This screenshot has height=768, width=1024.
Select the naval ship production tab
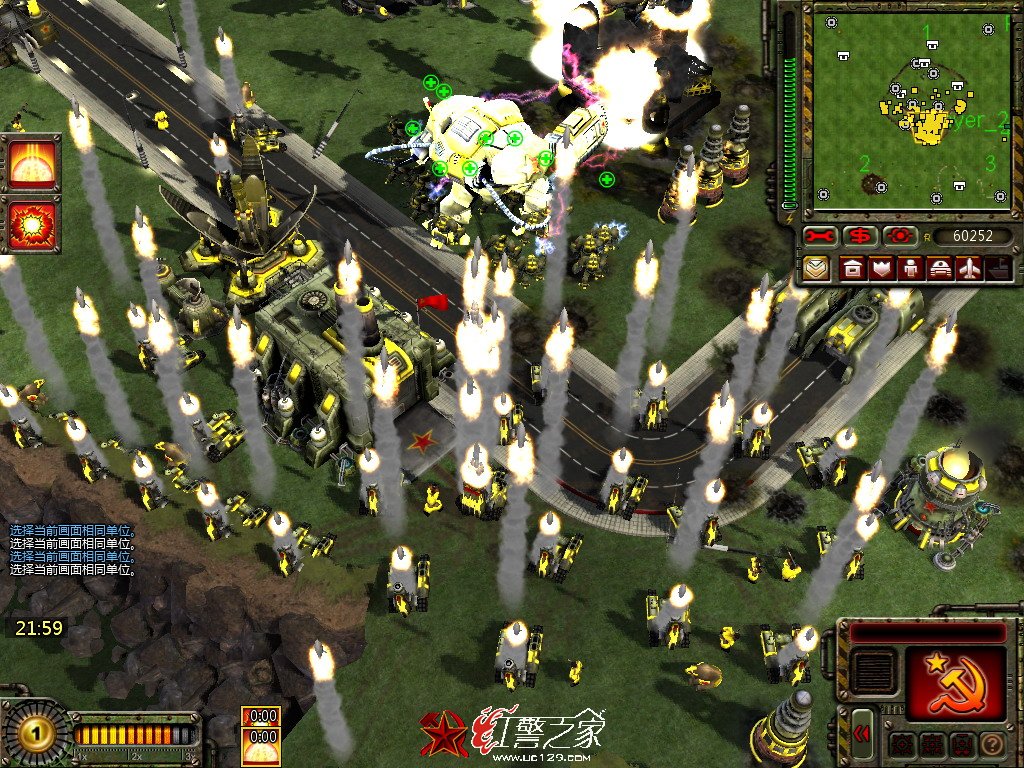click(998, 268)
